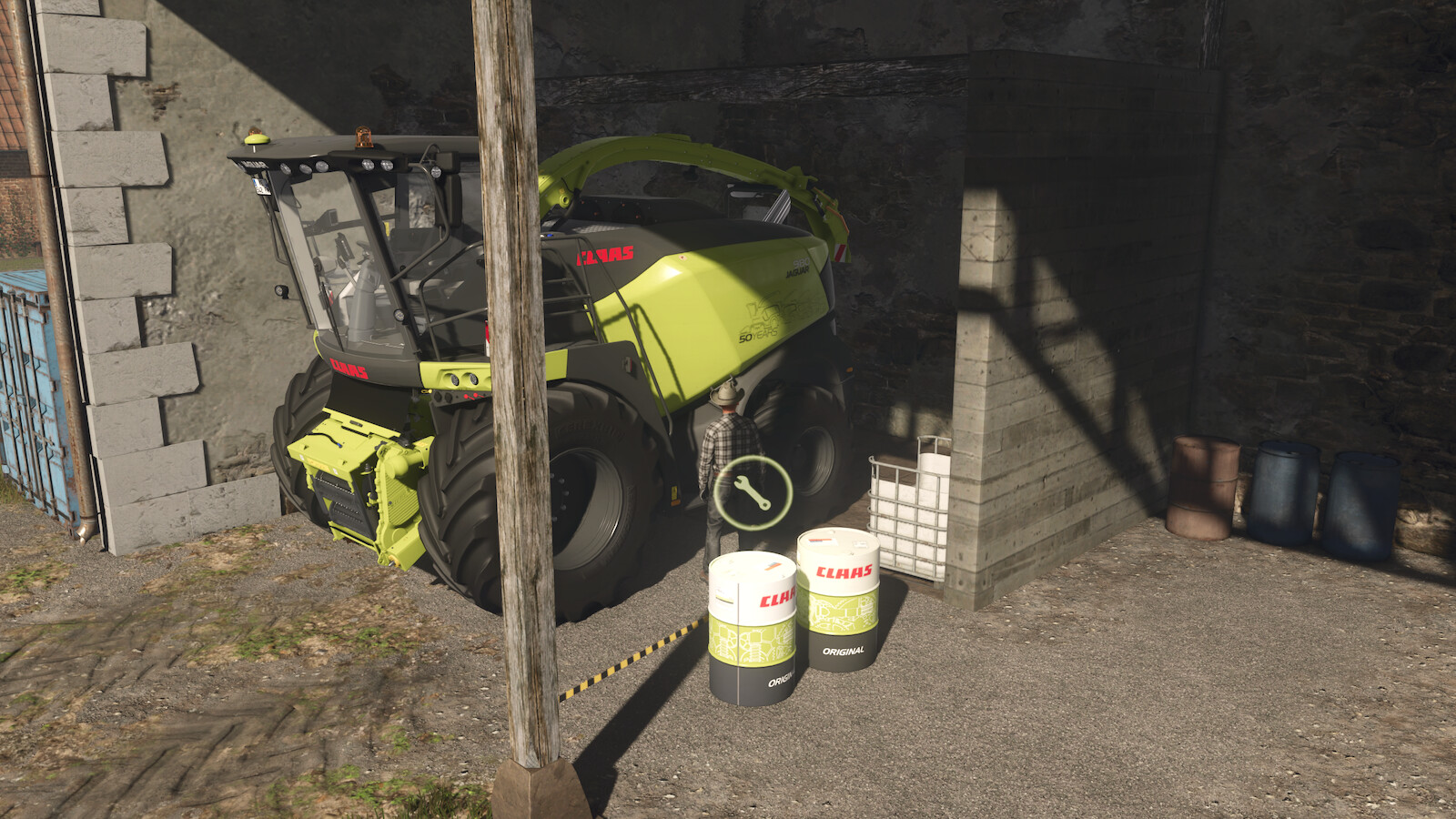The image size is (1456, 819).
Task: Click the harvester's front headlights
Action: pos(462,379)
